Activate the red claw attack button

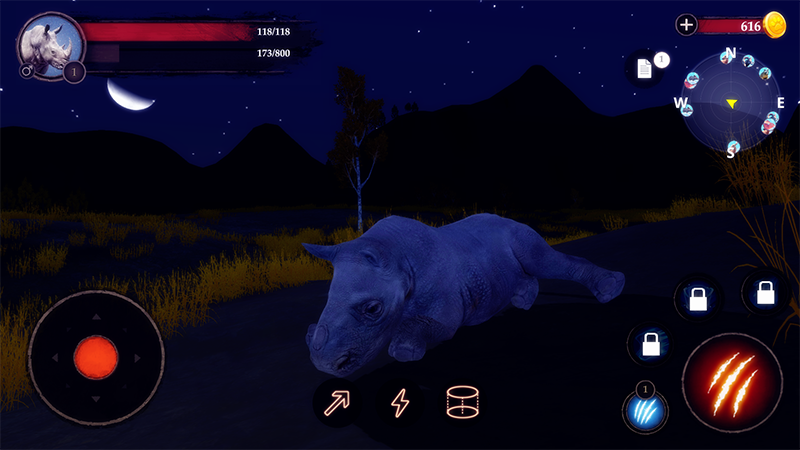[732, 383]
